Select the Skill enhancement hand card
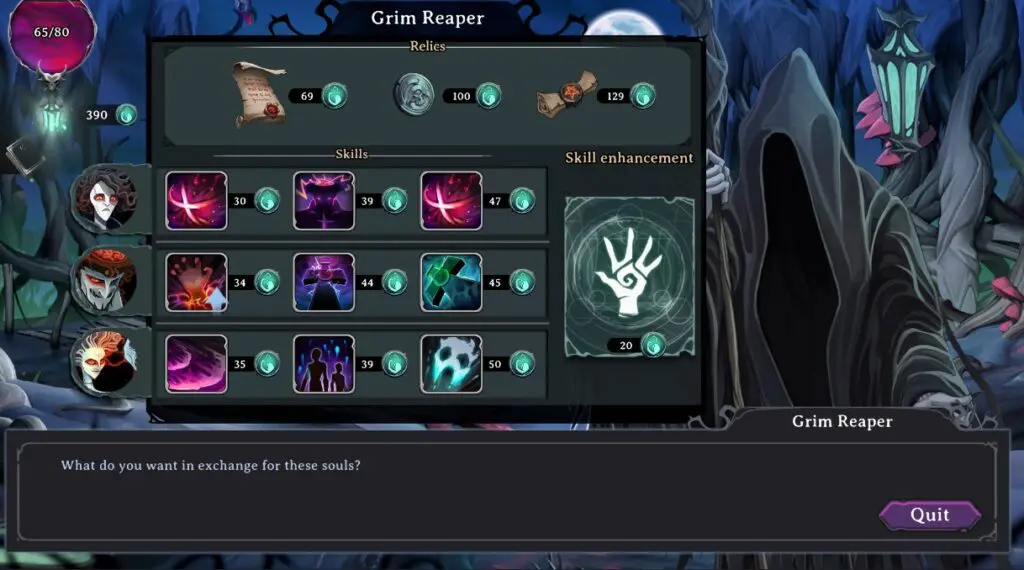 [x=629, y=274]
